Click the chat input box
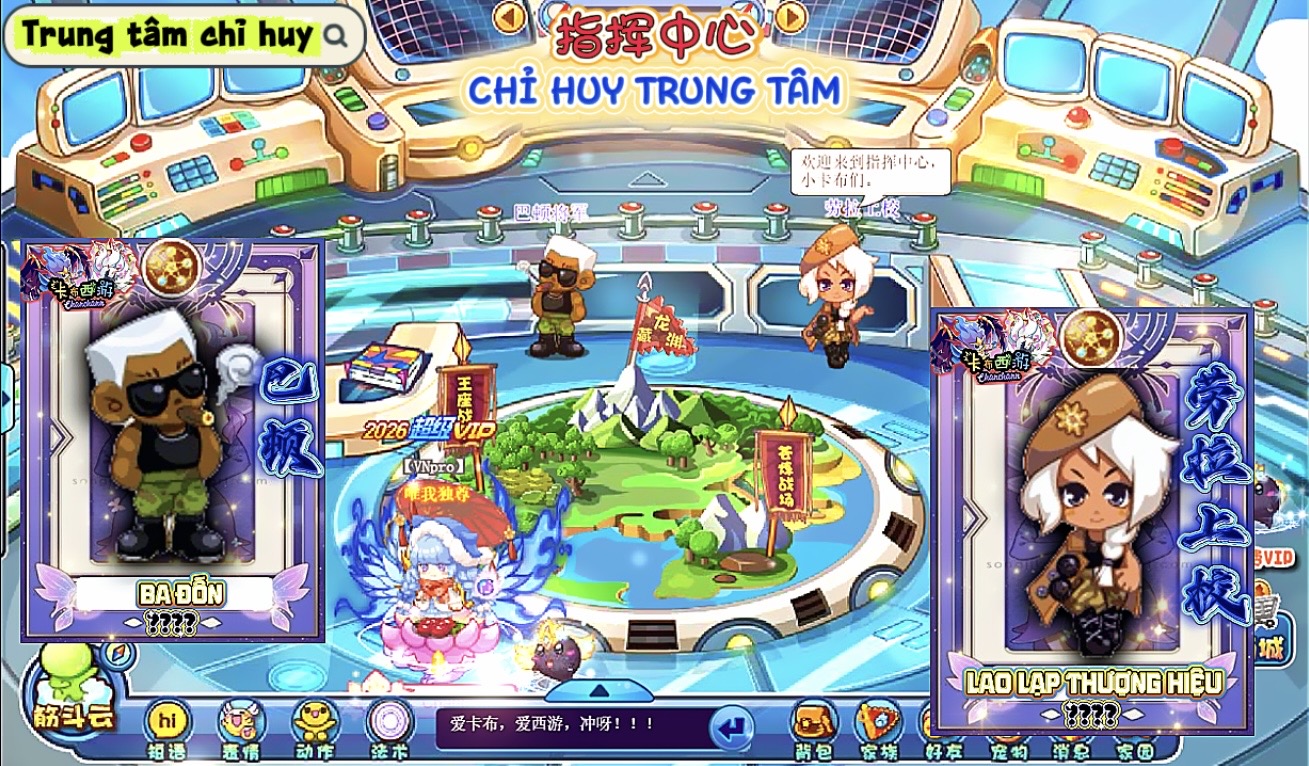 pyautogui.click(x=570, y=727)
